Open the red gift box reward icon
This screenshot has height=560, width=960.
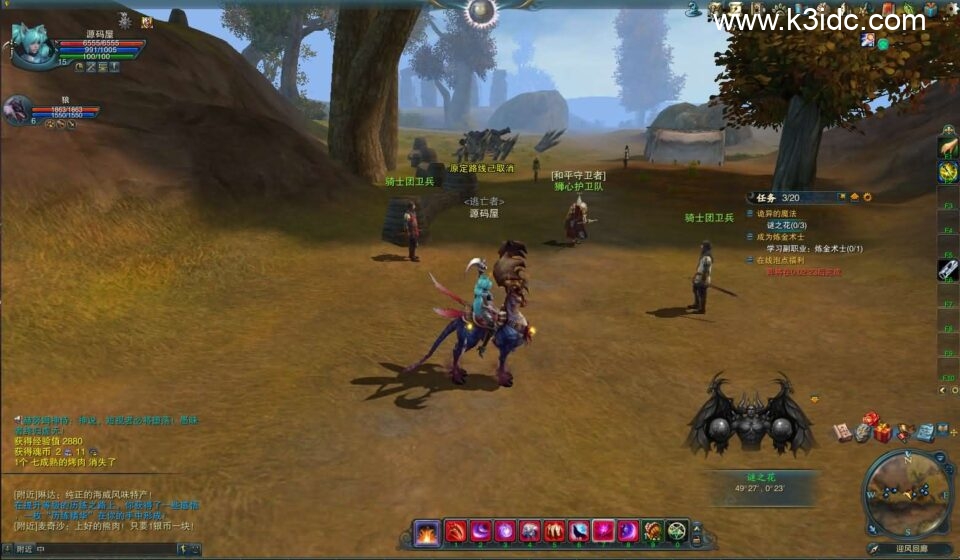point(882,432)
